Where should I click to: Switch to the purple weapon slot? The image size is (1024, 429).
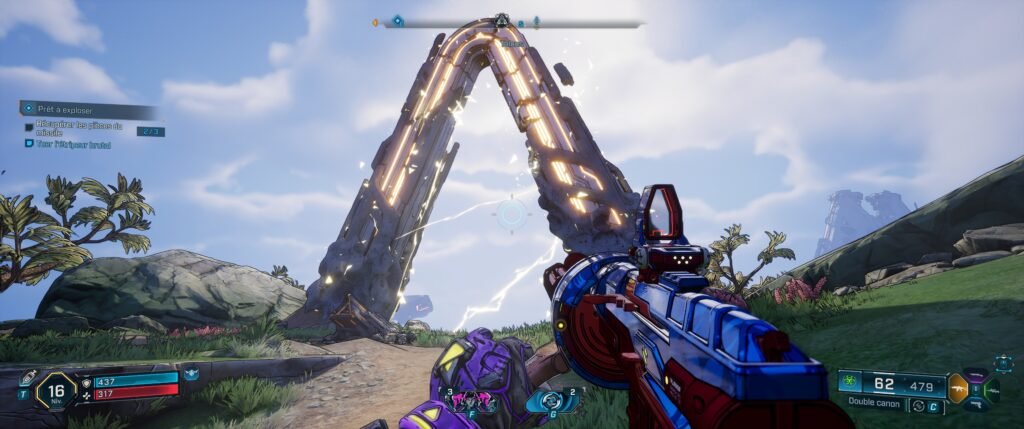(978, 374)
